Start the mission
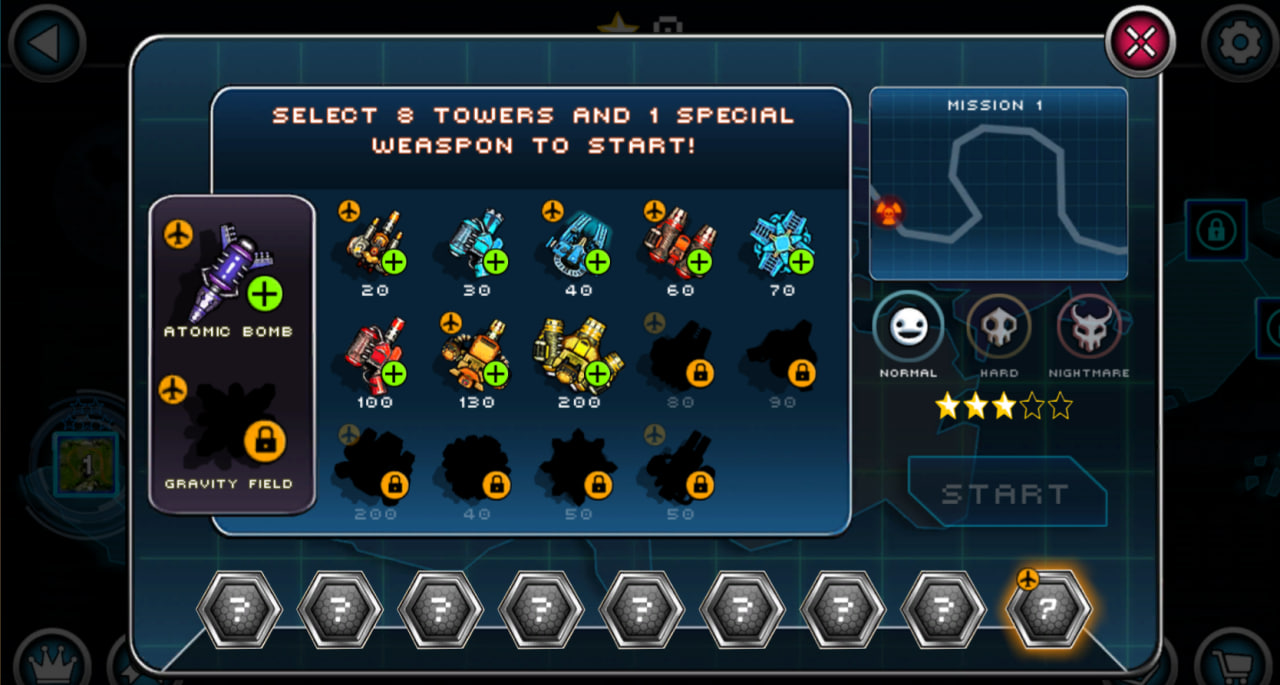 (1006, 493)
